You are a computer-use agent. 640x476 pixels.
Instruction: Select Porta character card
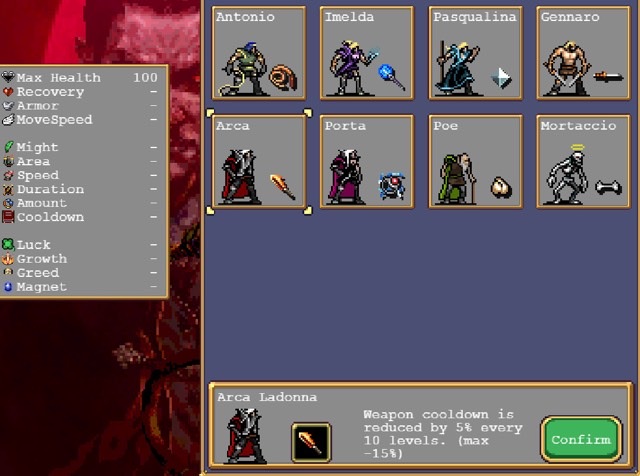[x=367, y=162]
